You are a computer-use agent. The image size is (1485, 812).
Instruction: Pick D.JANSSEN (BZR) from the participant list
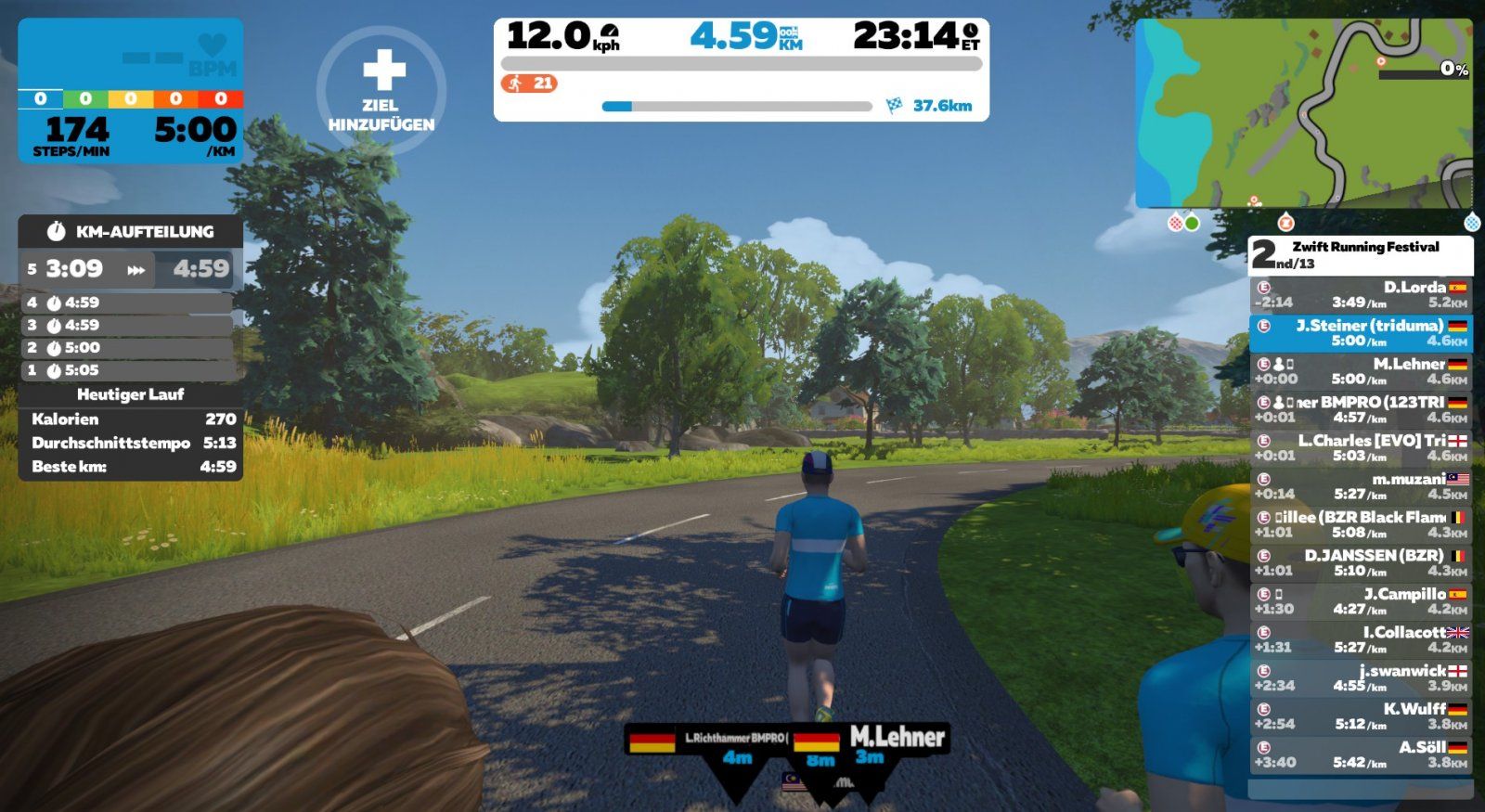pyautogui.click(x=1360, y=562)
